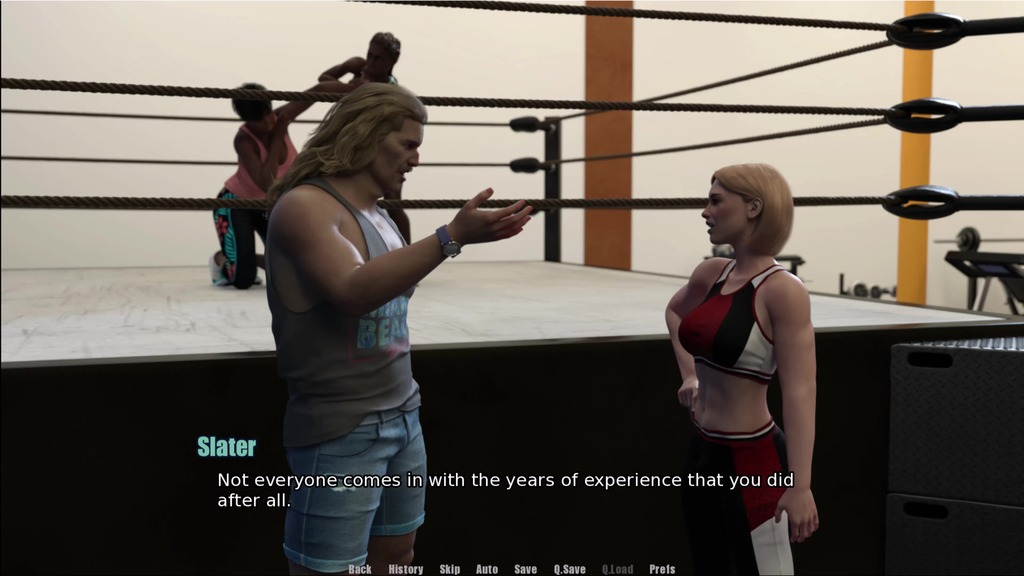Quick save with Q.Save
Viewport: 1024px width, 576px height.
(570, 569)
